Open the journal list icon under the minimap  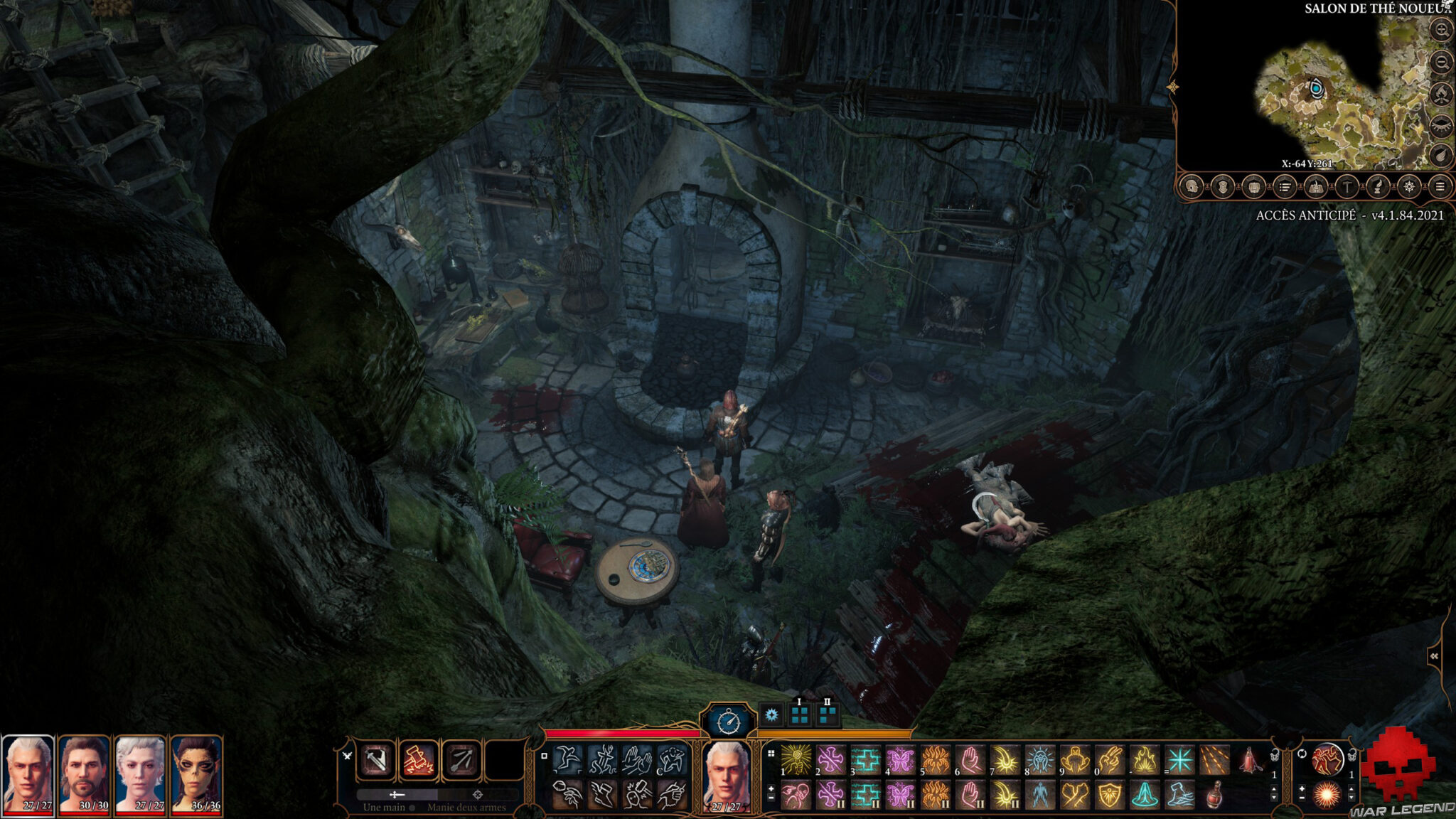pos(1284,188)
